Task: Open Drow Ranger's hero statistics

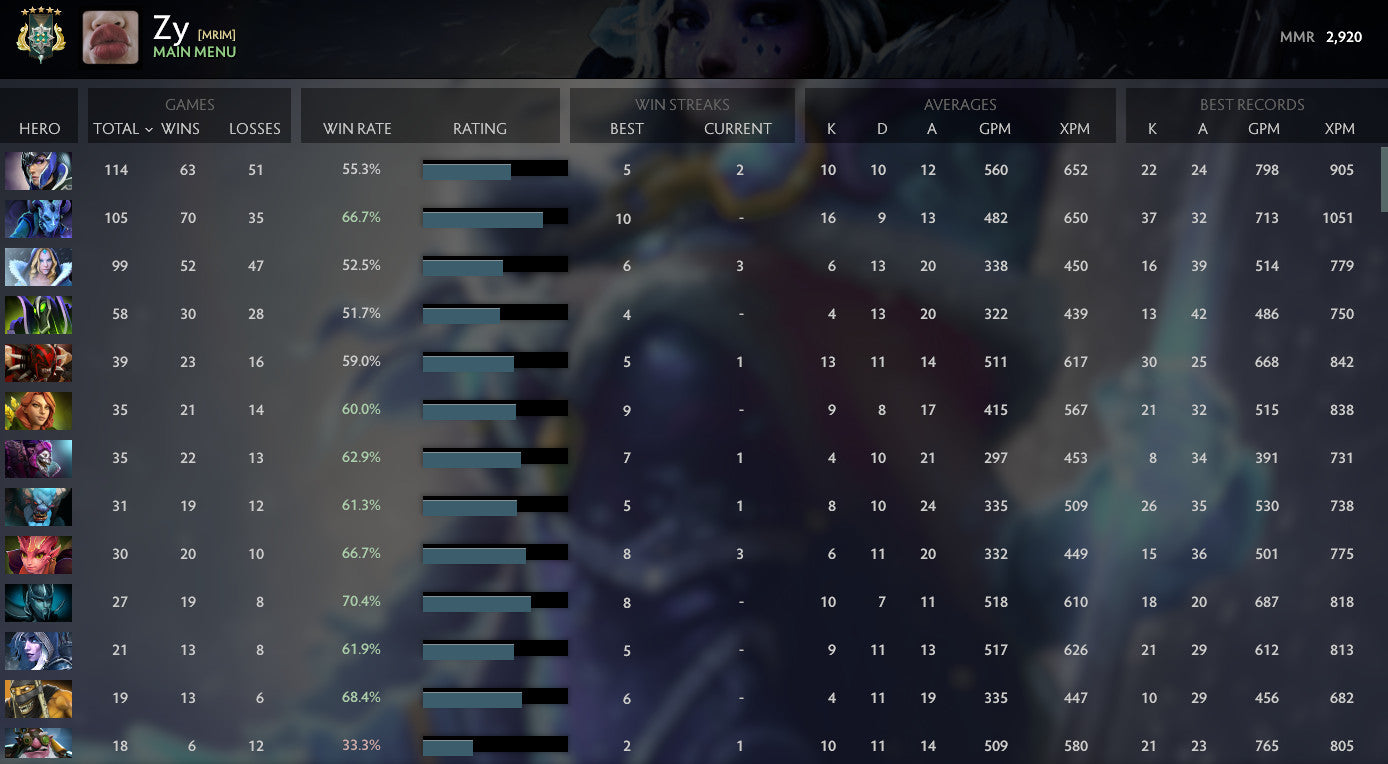Action: (x=38, y=650)
